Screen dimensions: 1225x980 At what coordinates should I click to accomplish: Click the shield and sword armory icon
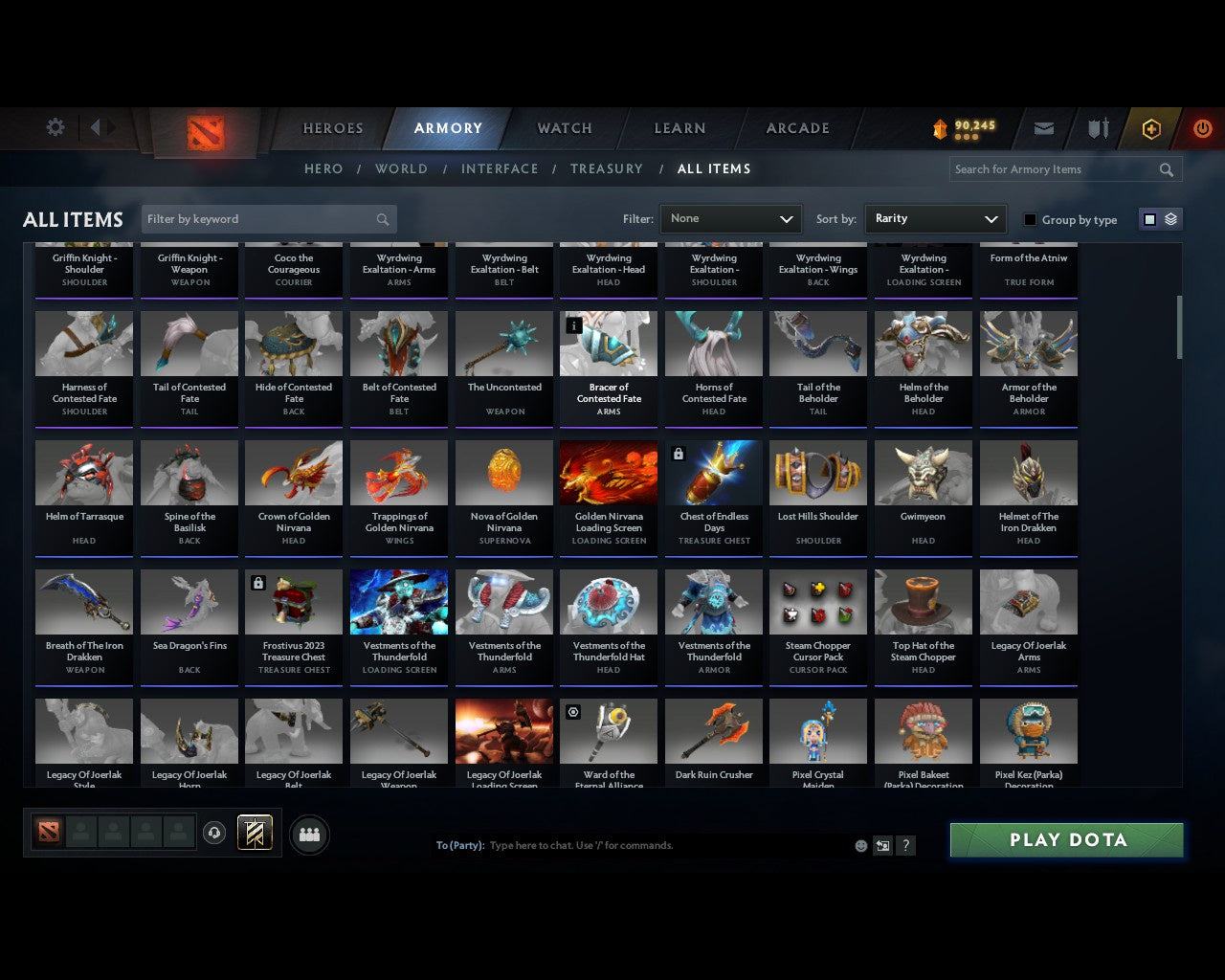coord(1097,128)
